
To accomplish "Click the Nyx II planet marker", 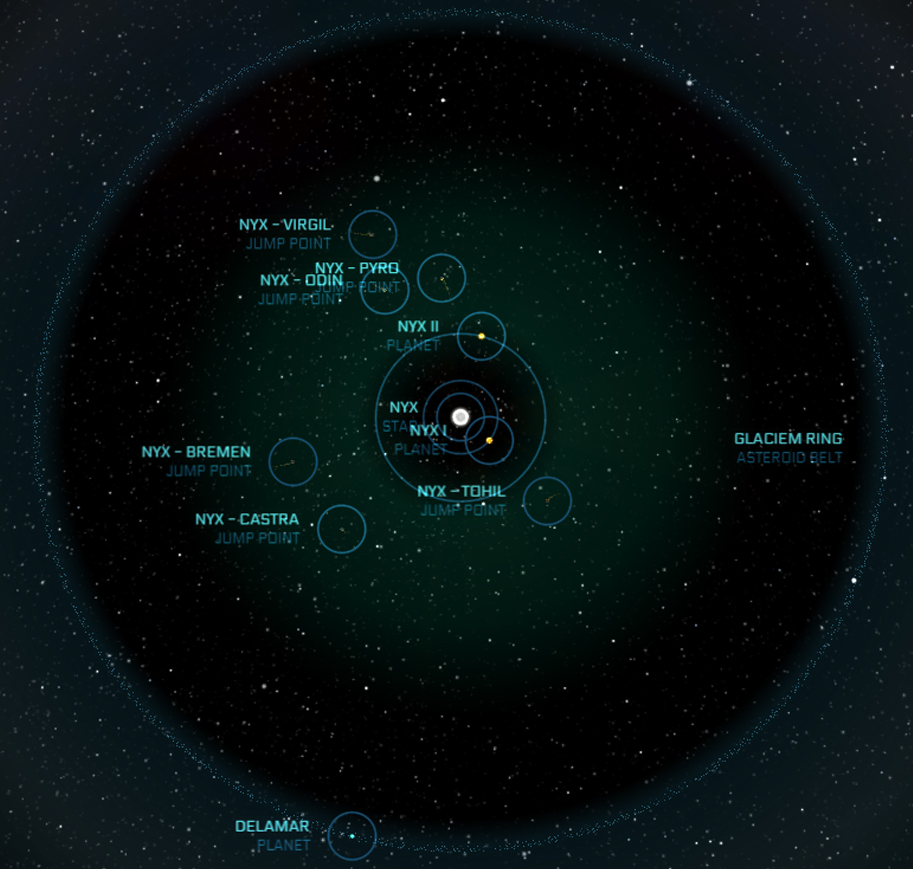I will pyautogui.click(x=481, y=336).
